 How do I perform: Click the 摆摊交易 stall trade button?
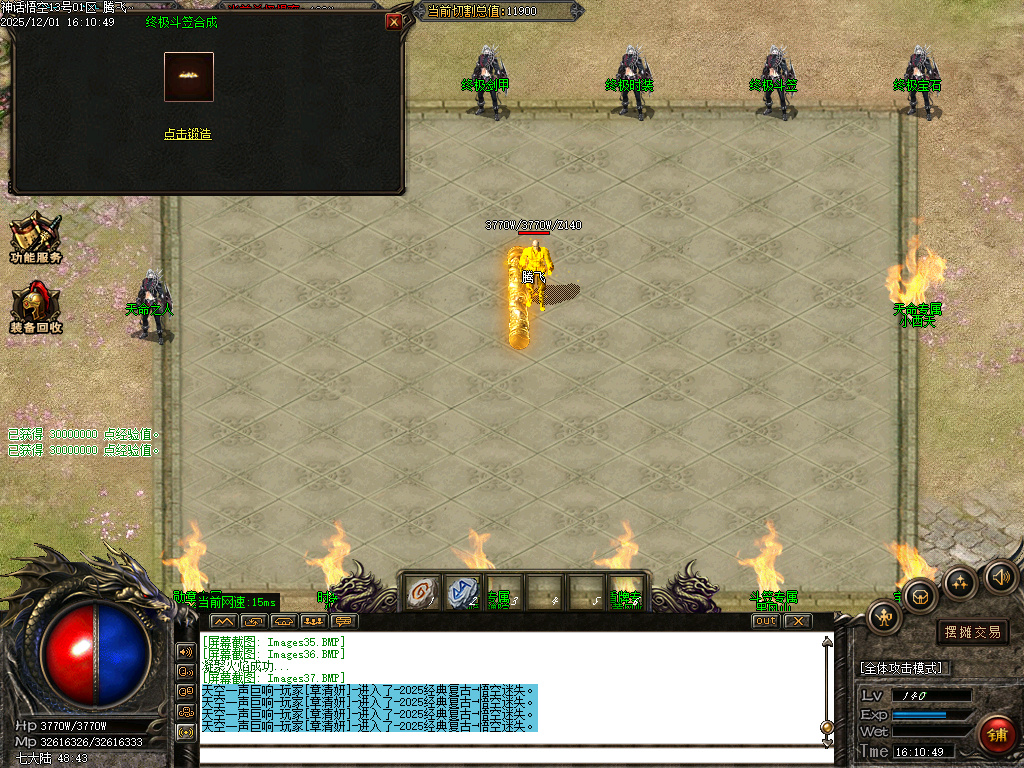tap(972, 632)
